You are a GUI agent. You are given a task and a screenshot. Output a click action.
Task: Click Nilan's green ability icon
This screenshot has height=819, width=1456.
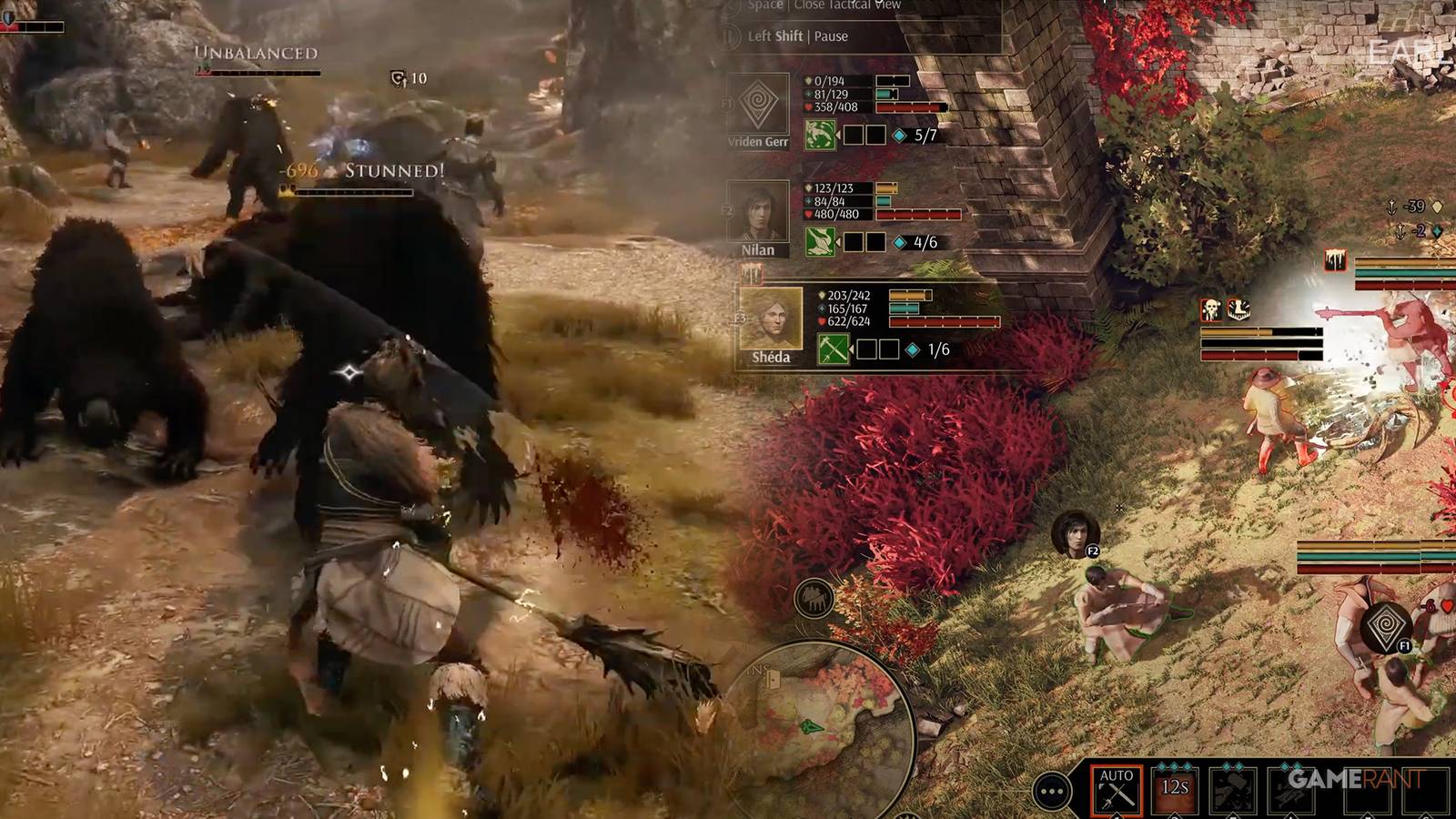click(821, 240)
